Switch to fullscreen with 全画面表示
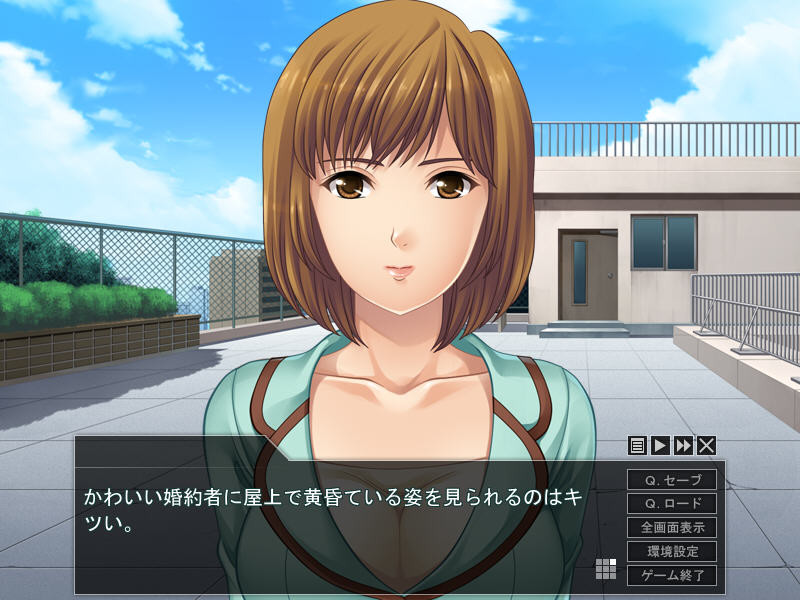Viewport: 800px width, 600px height. [672, 527]
